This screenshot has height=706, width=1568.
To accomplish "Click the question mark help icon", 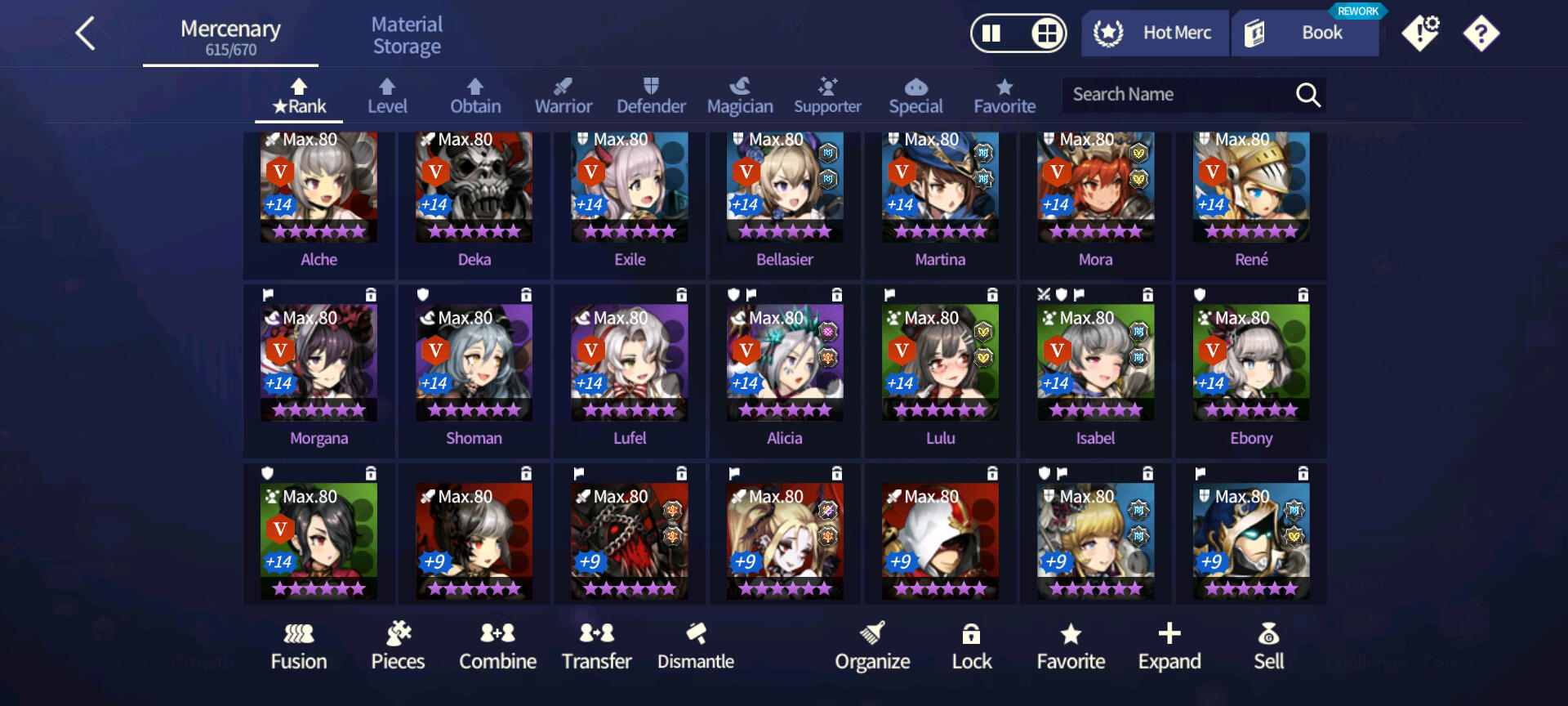I will (x=1481, y=34).
